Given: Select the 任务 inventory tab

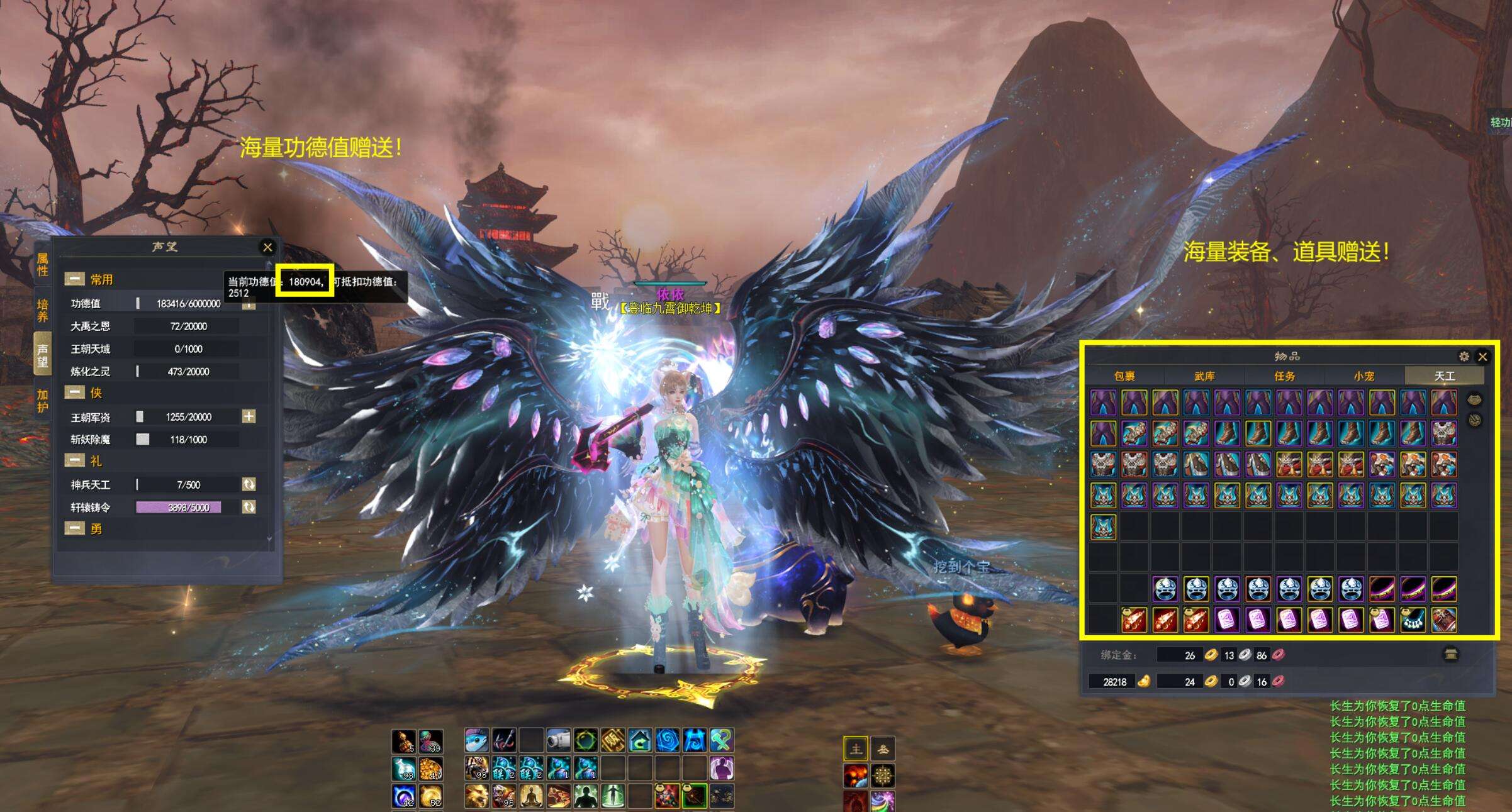Looking at the screenshot, I should tap(1284, 376).
